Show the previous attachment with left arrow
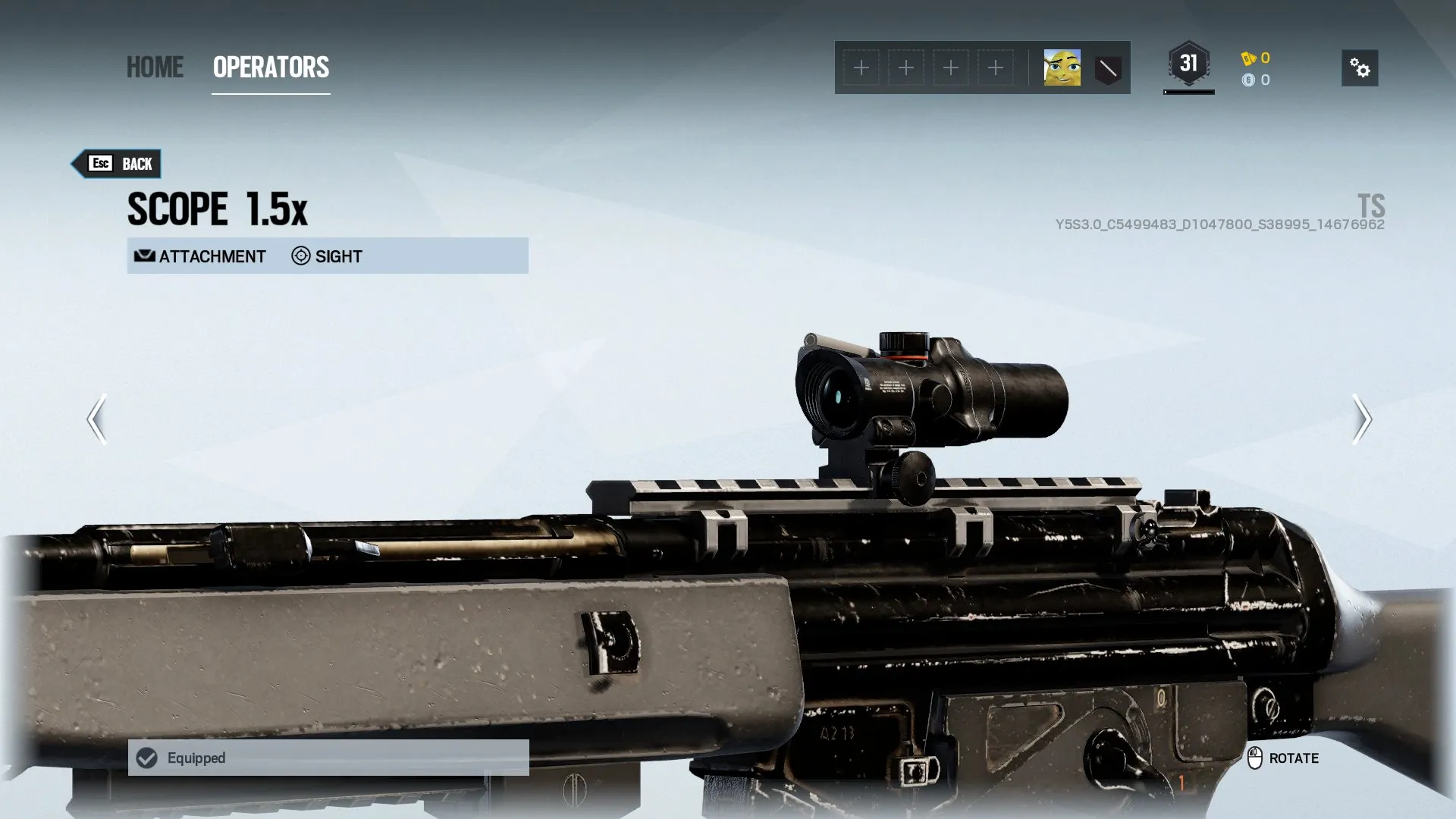The height and width of the screenshot is (819, 1456). [96, 419]
